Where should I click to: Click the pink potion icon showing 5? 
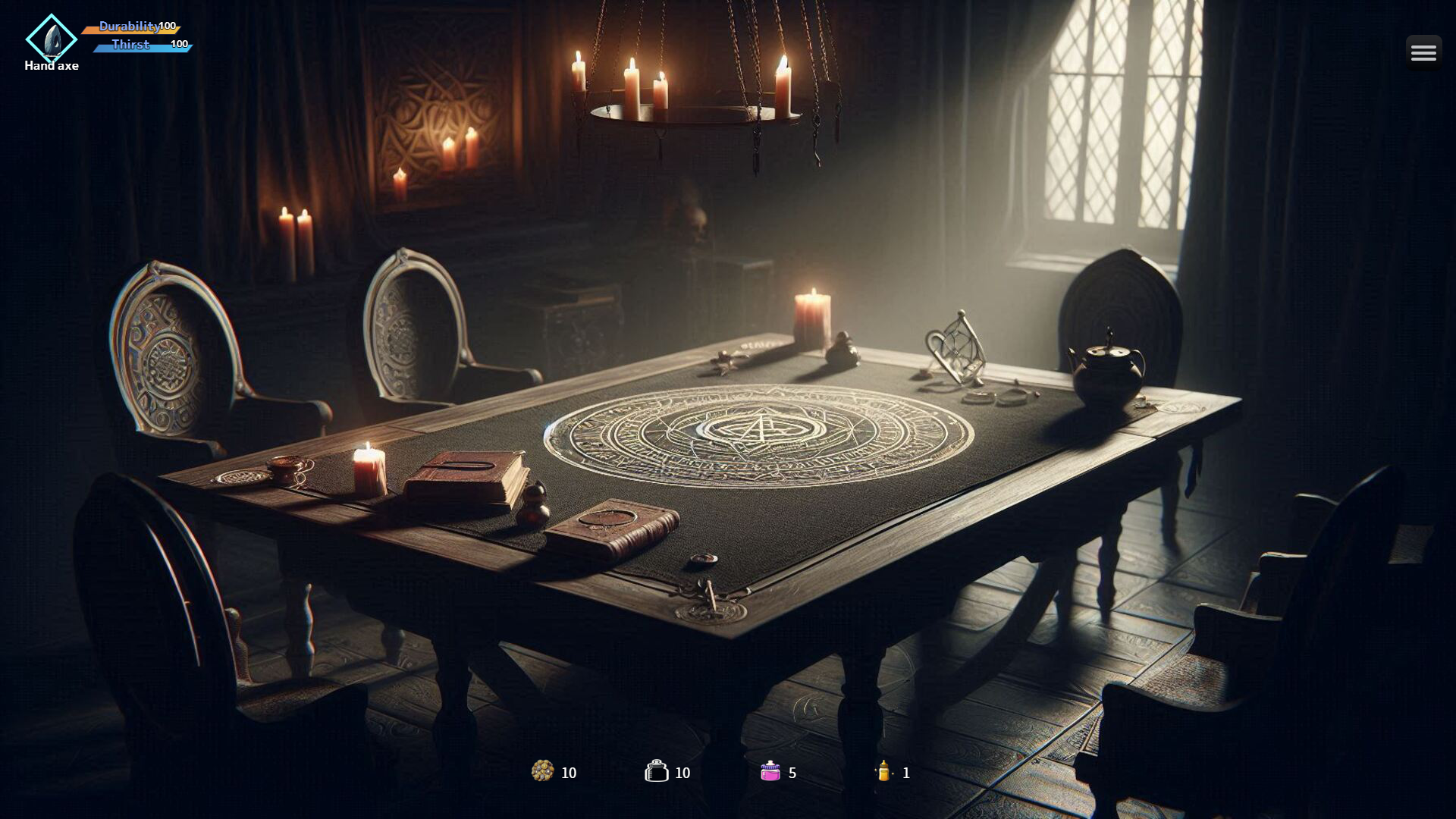(771, 772)
